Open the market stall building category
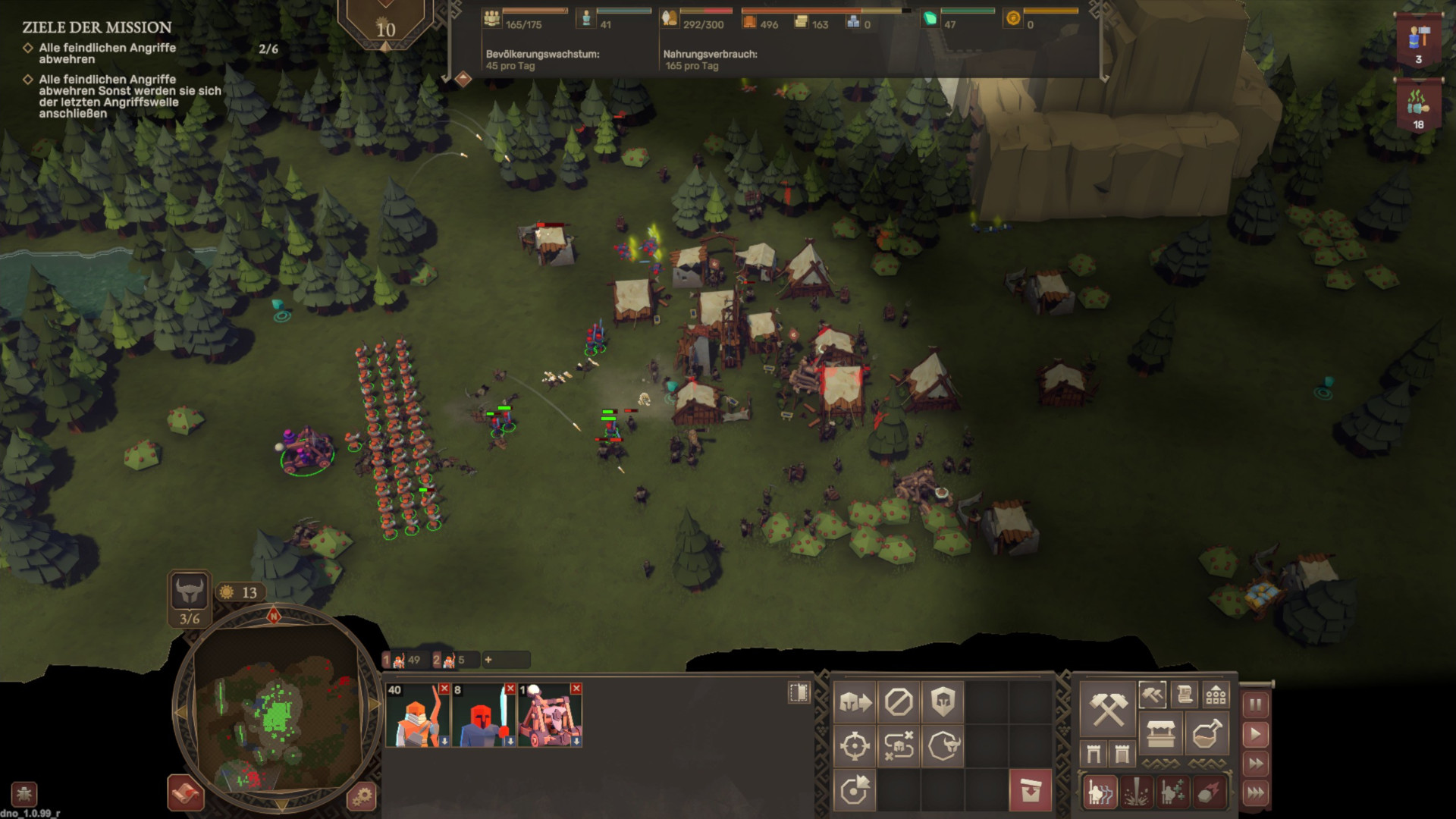This screenshot has width=1456, height=819. [x=1161, y=733]
